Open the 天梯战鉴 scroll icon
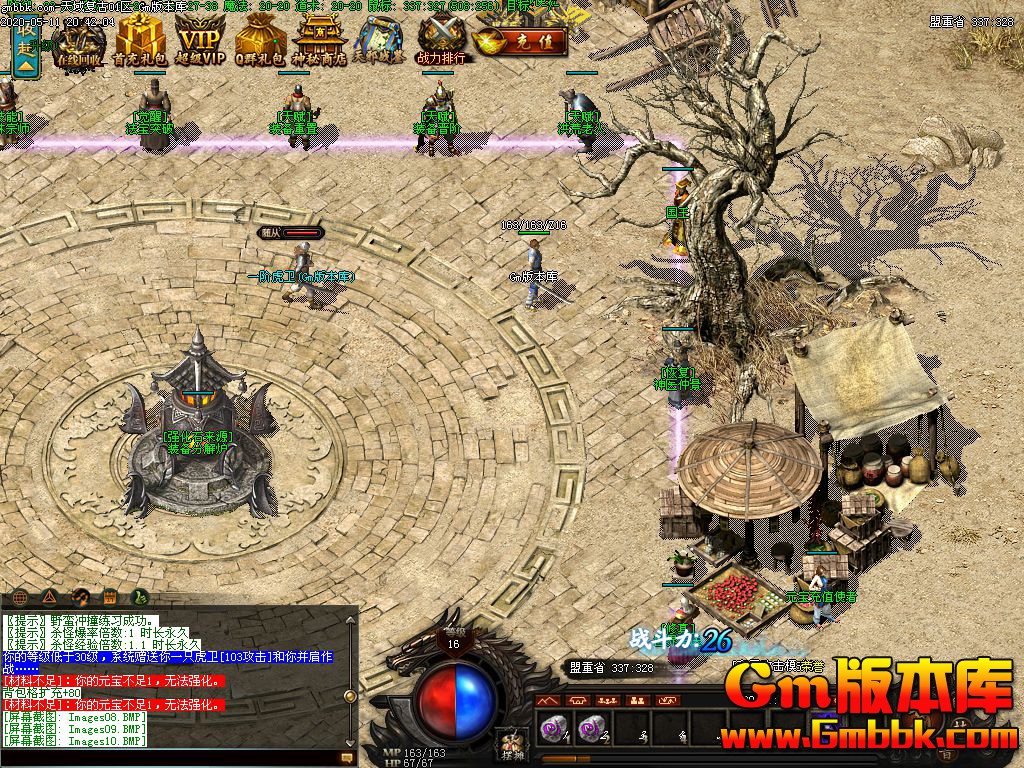Screen dimensions: 1024x768 point(379,43)
